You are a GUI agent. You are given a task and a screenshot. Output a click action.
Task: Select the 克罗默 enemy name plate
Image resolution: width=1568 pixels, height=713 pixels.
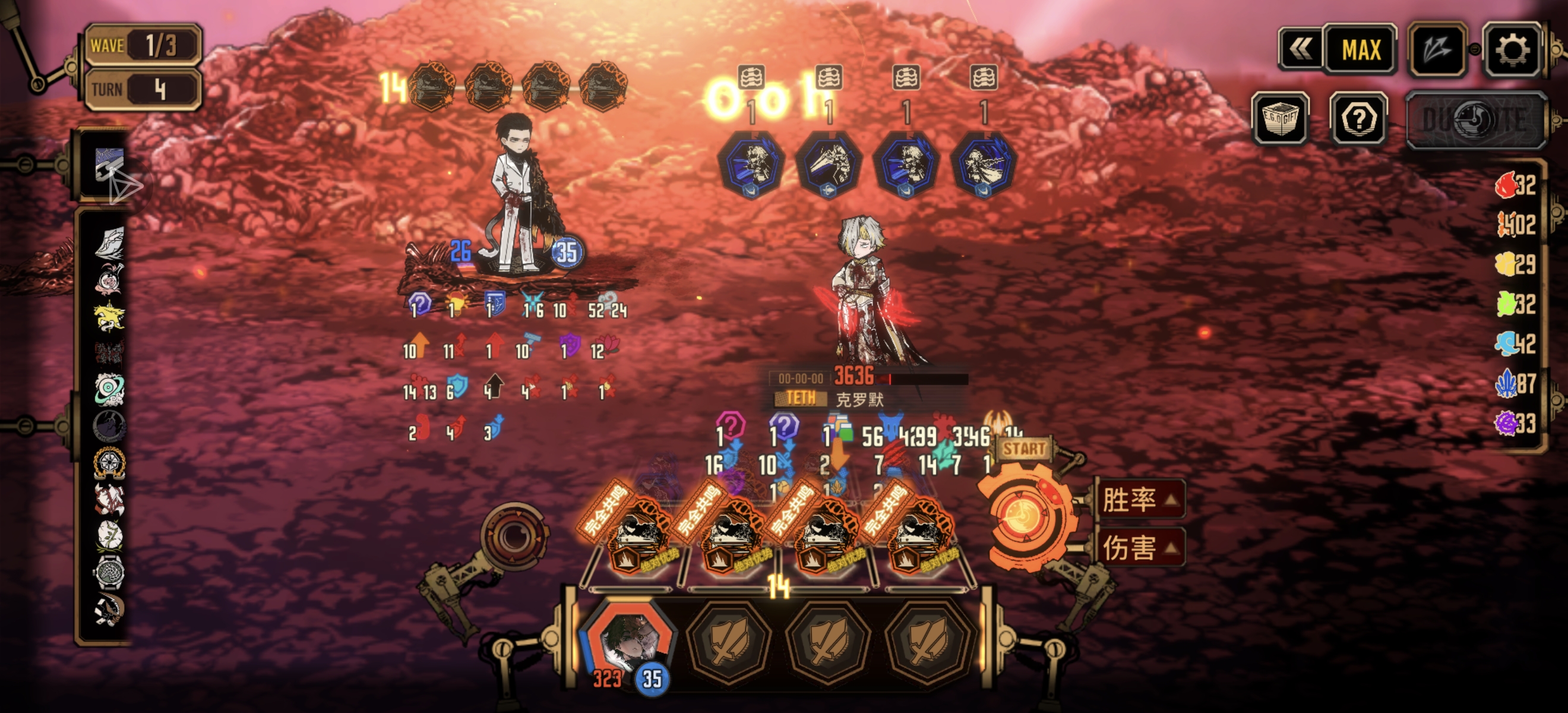tap(859, 399)
